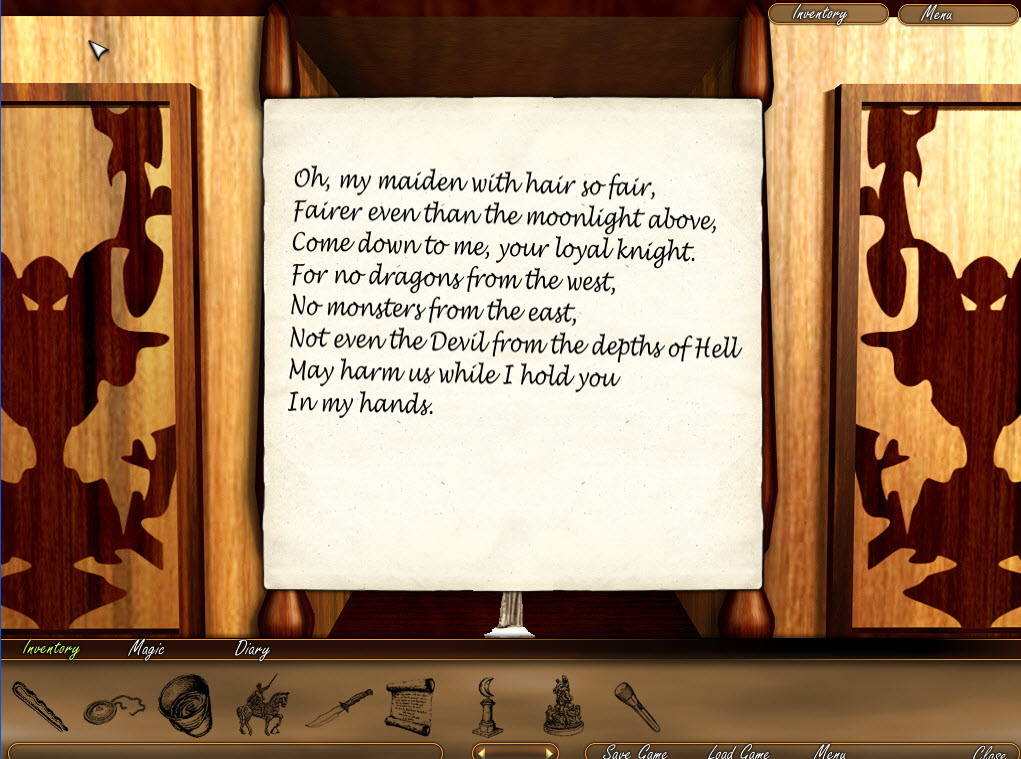The height and width of the screenshot is (759, 1021).
Task: Open Menu from the bottom bar
Action: 830,752
